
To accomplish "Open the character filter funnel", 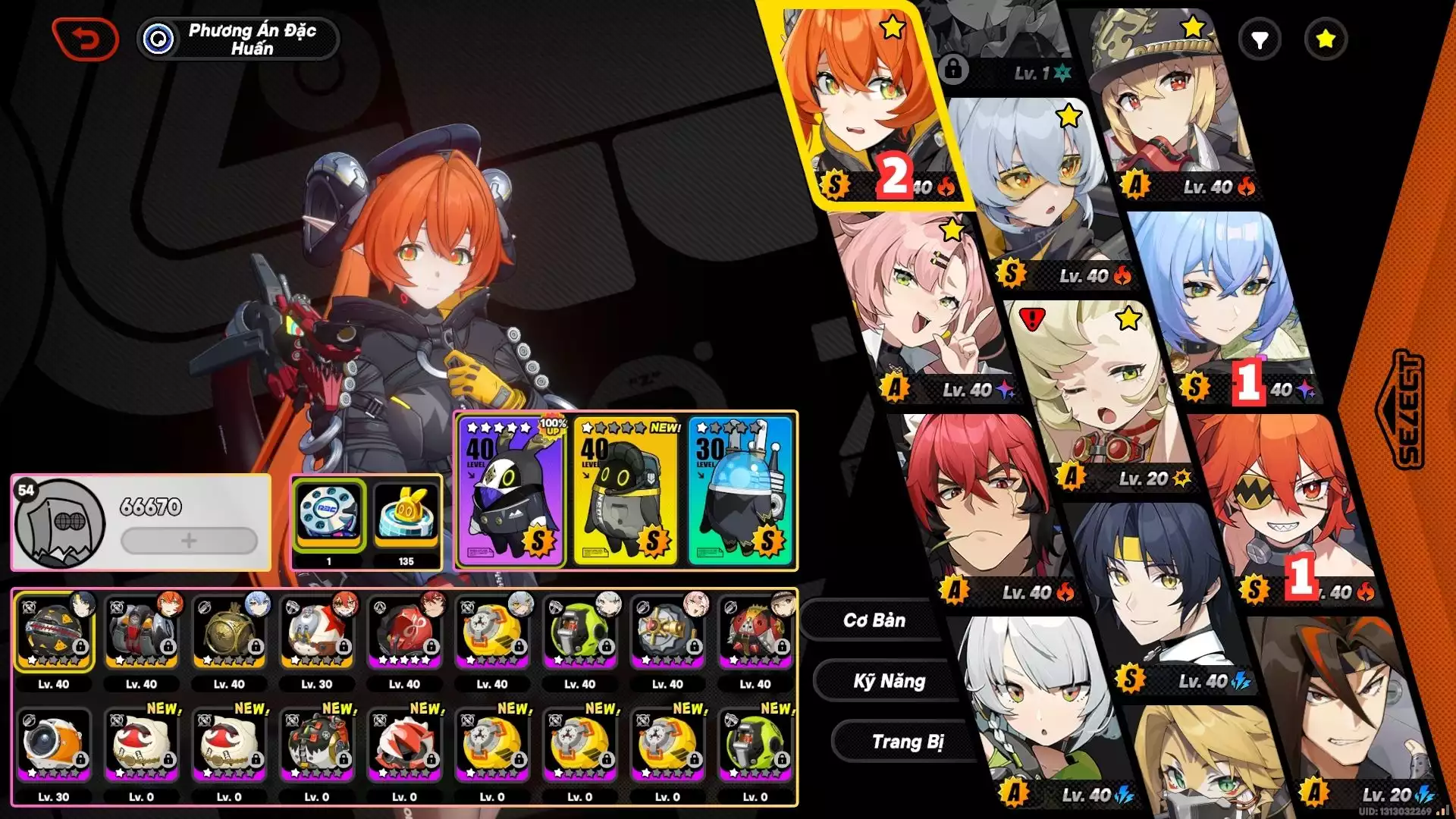I will [1260, 39].
